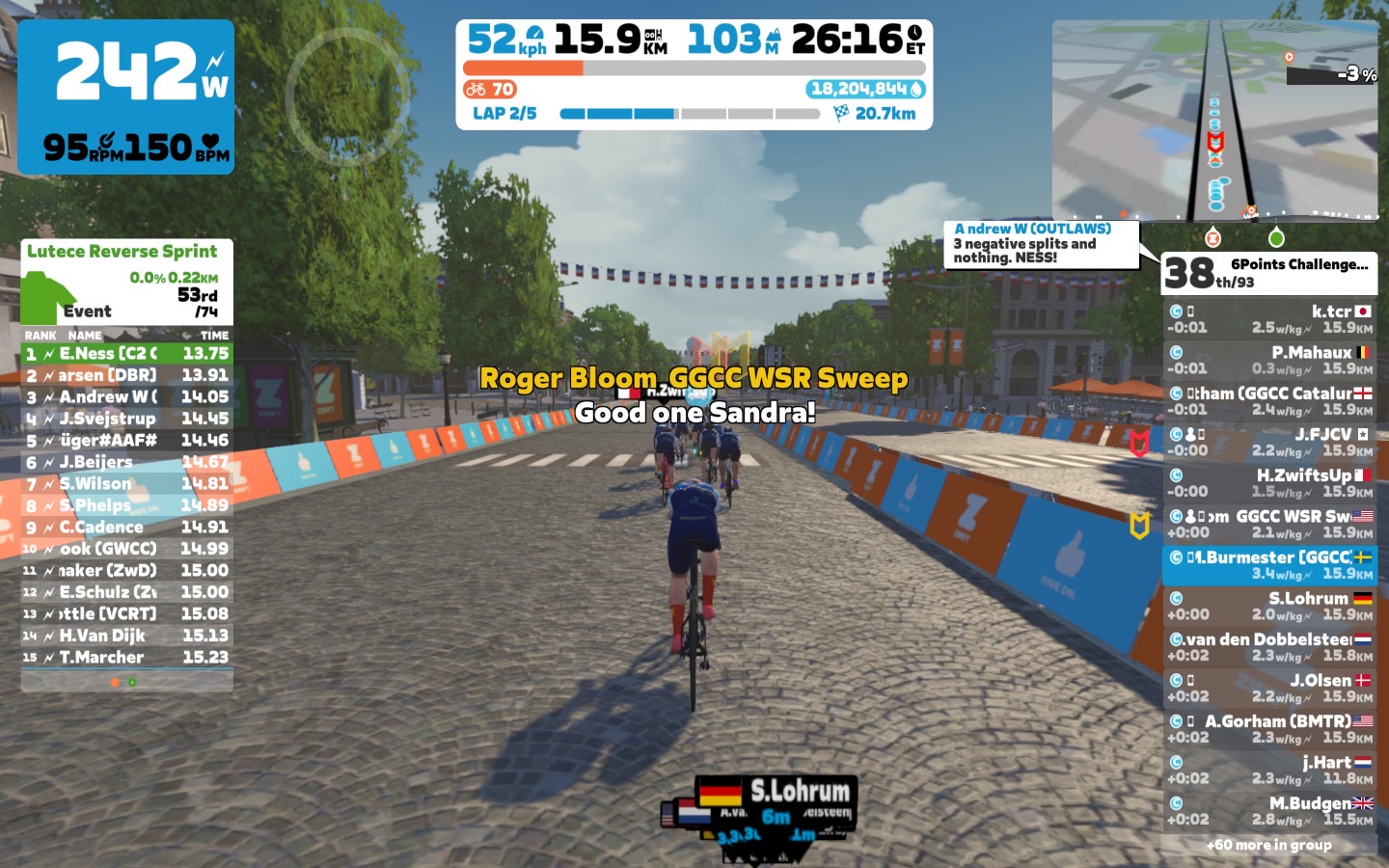The height and width of the screenshot is (868, 1389).
Task: Choose P.Mahaux from the riders list
Action: click(1269, 360)
